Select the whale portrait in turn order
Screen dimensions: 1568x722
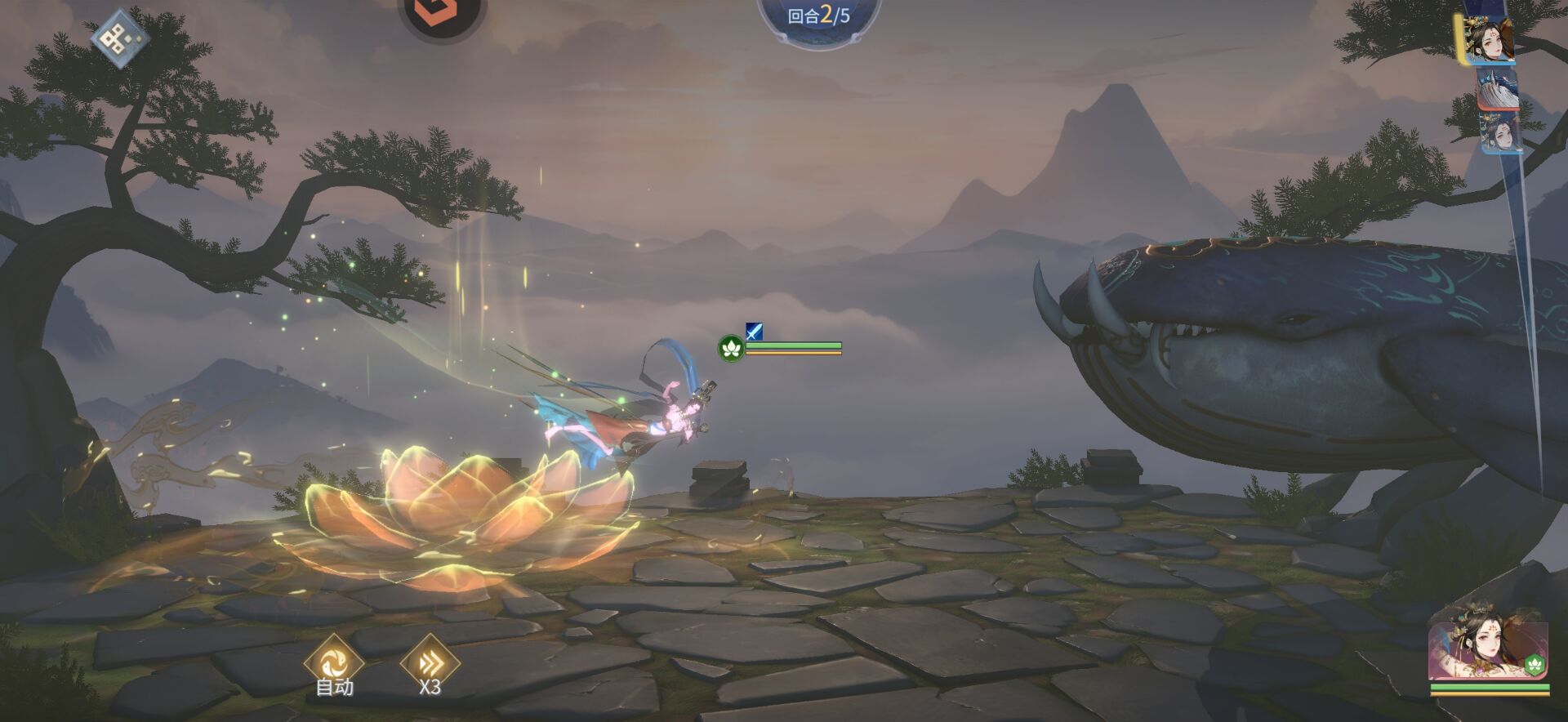pyautogui.click(x=1498, y=88)
